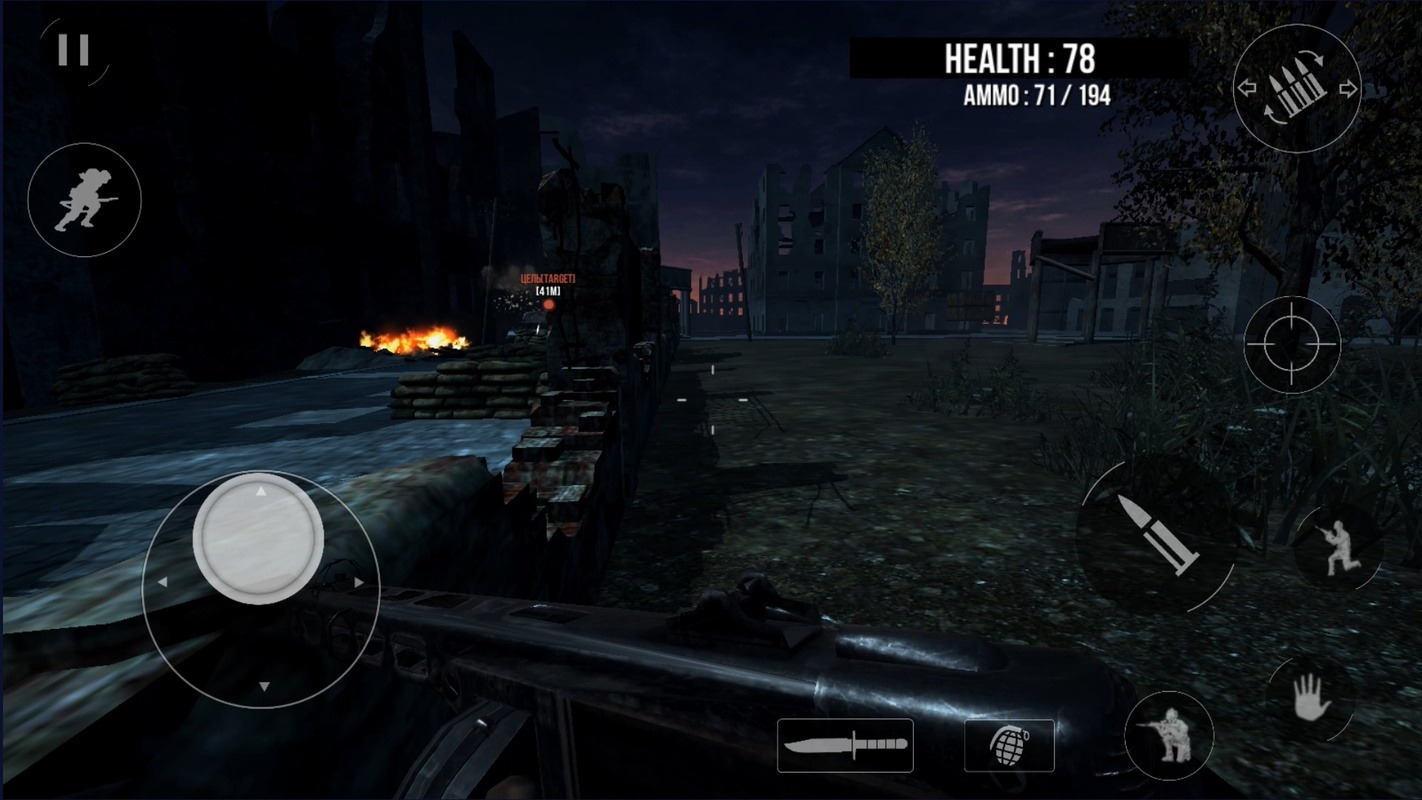Tap the bright crouching soldier icon
Image resolution: width=1422 pixels, height=800 pixels.
coord(1169,736)
